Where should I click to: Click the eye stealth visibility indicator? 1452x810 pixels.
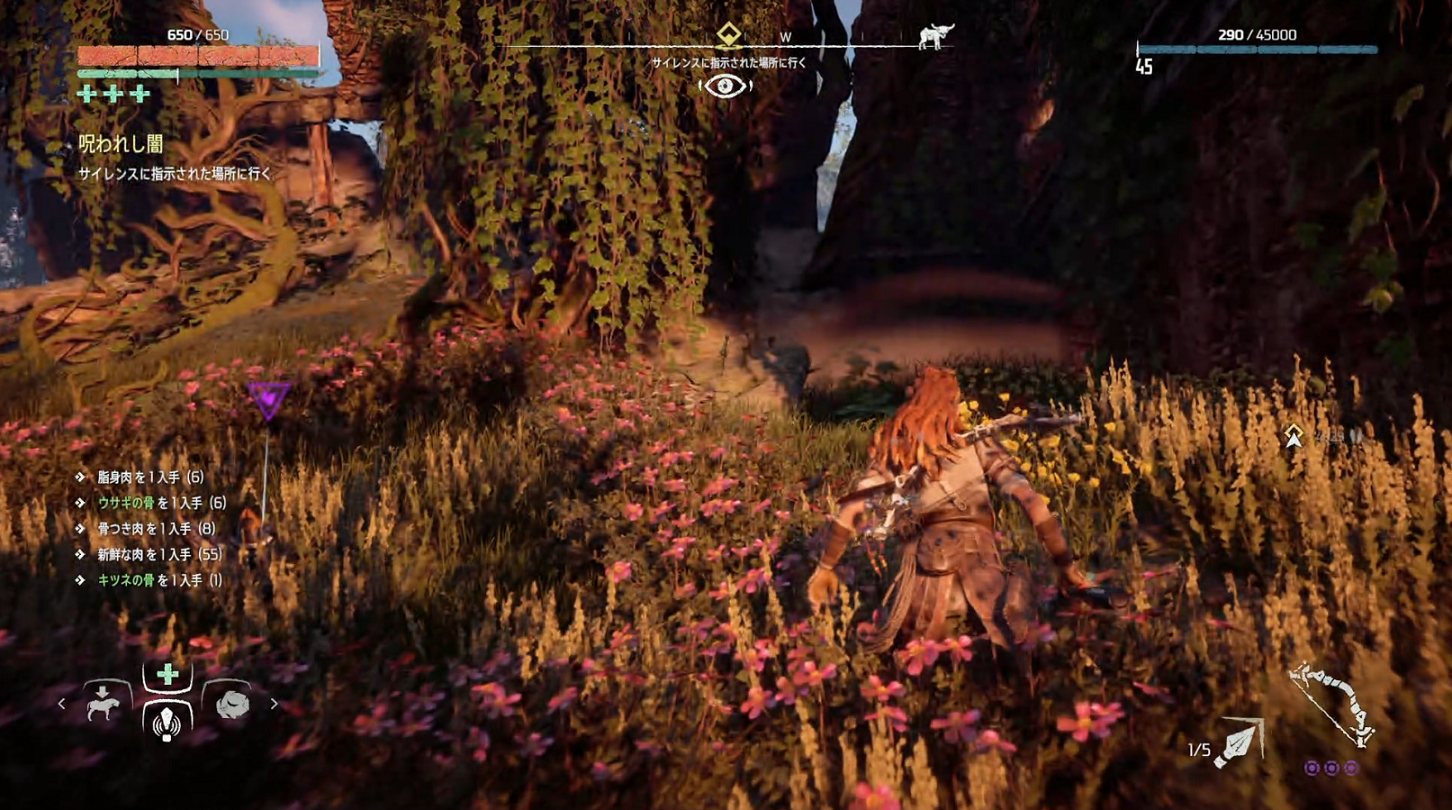click(x=727, y=86)
